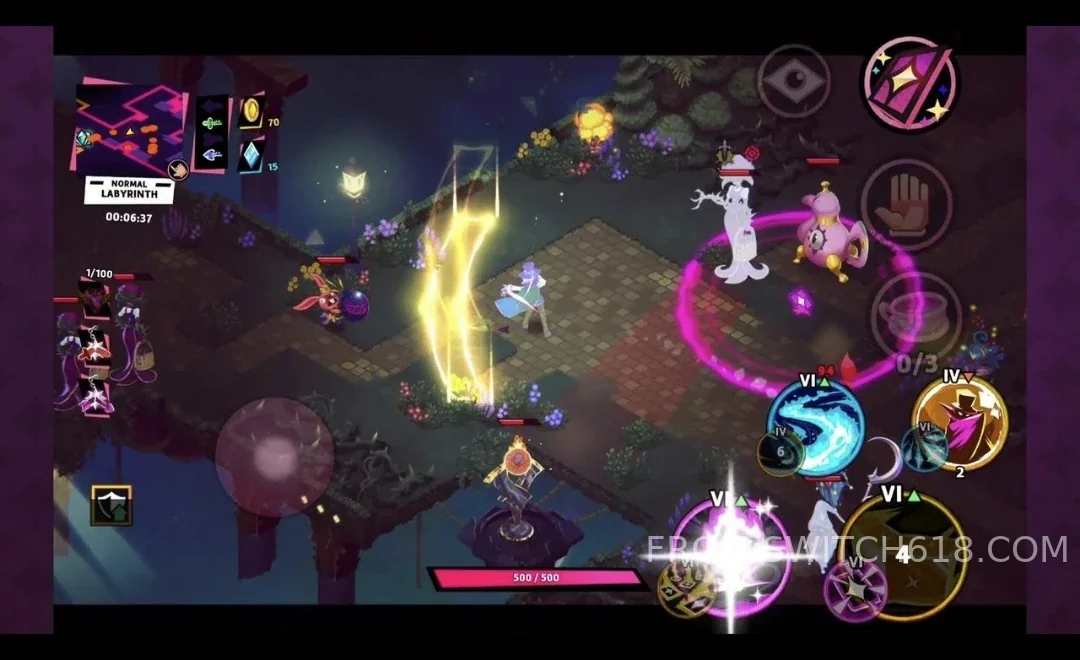Select the blue crystal currency icon
The image size is (1080, 660).
coord(251,154)
